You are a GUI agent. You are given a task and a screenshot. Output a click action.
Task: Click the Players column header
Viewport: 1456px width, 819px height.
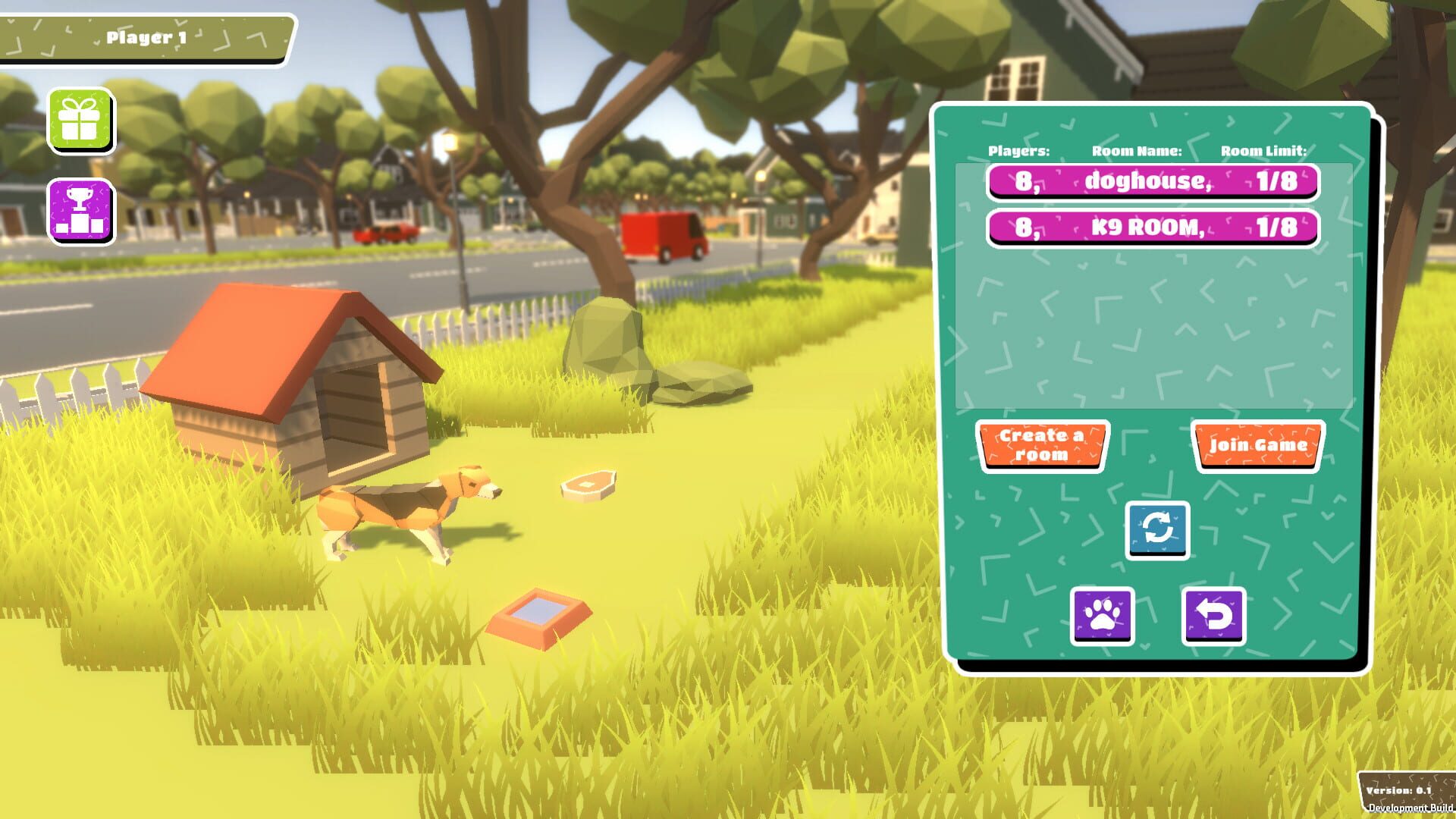click(x=1018, y=151)
